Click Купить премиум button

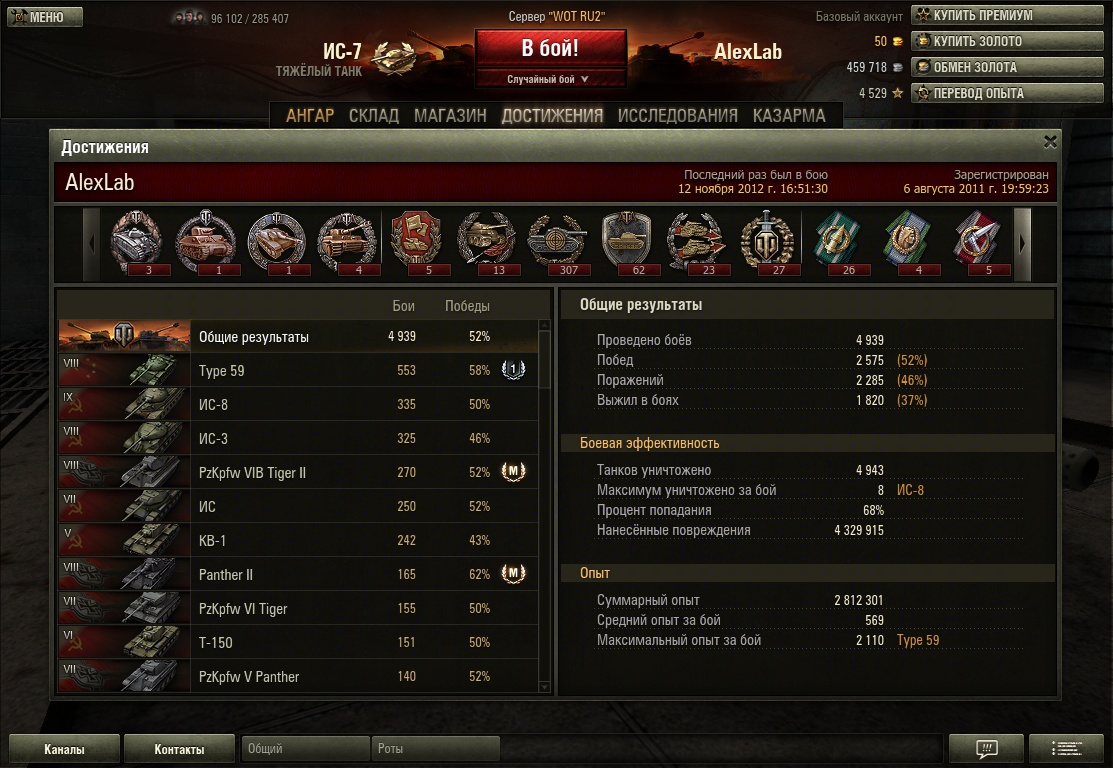tap(972, 15)
